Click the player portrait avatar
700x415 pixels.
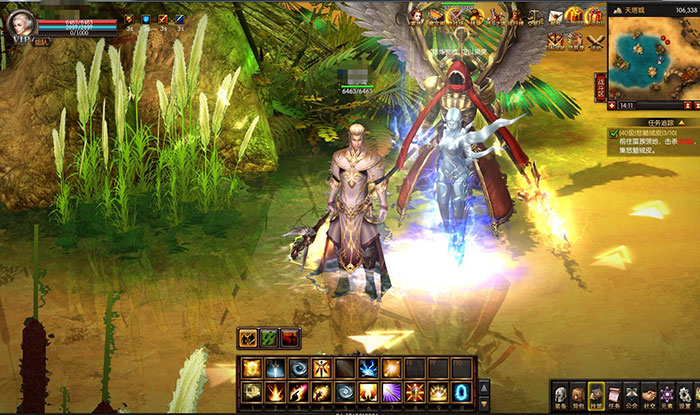[x=20, y=24]
